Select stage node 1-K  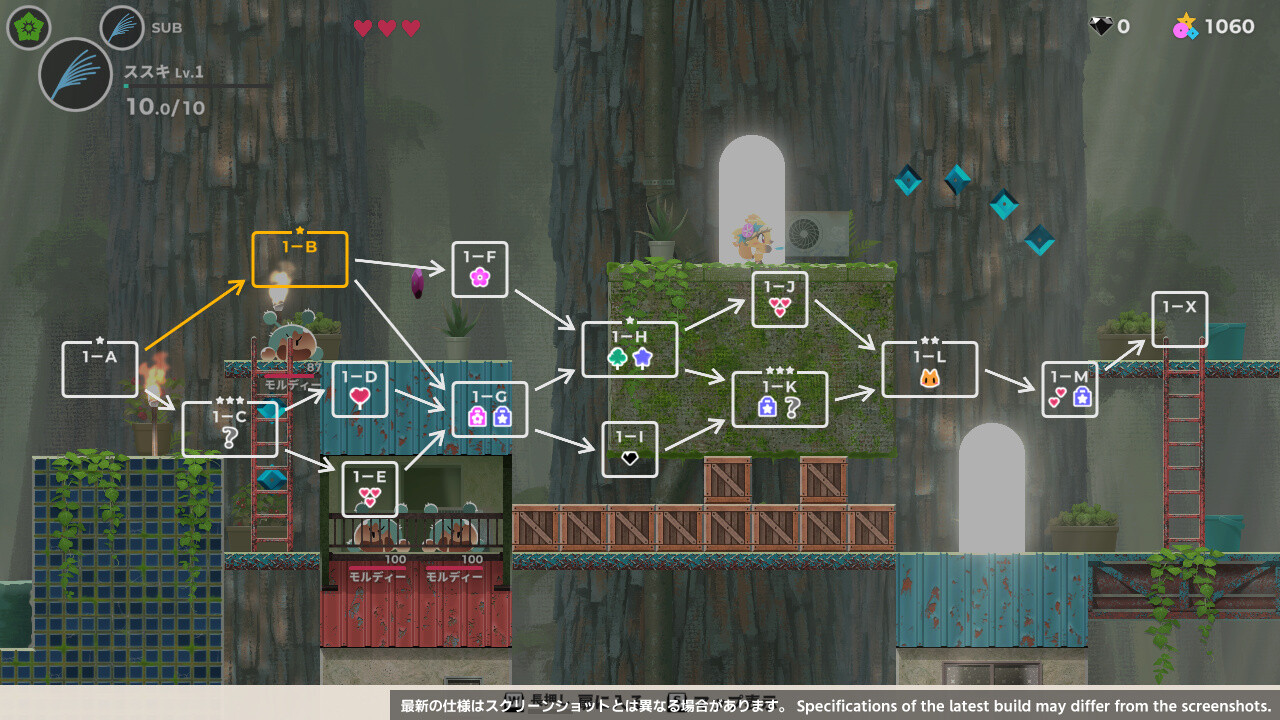779,399
